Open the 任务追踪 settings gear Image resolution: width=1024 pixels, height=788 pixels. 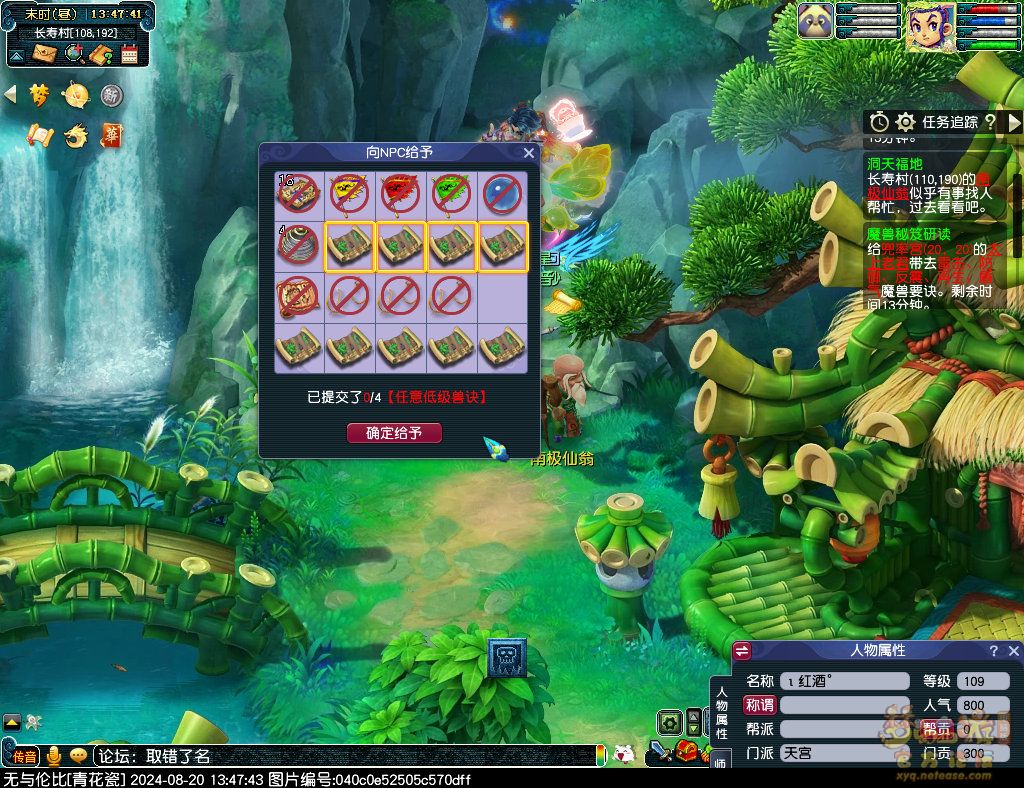906,122
